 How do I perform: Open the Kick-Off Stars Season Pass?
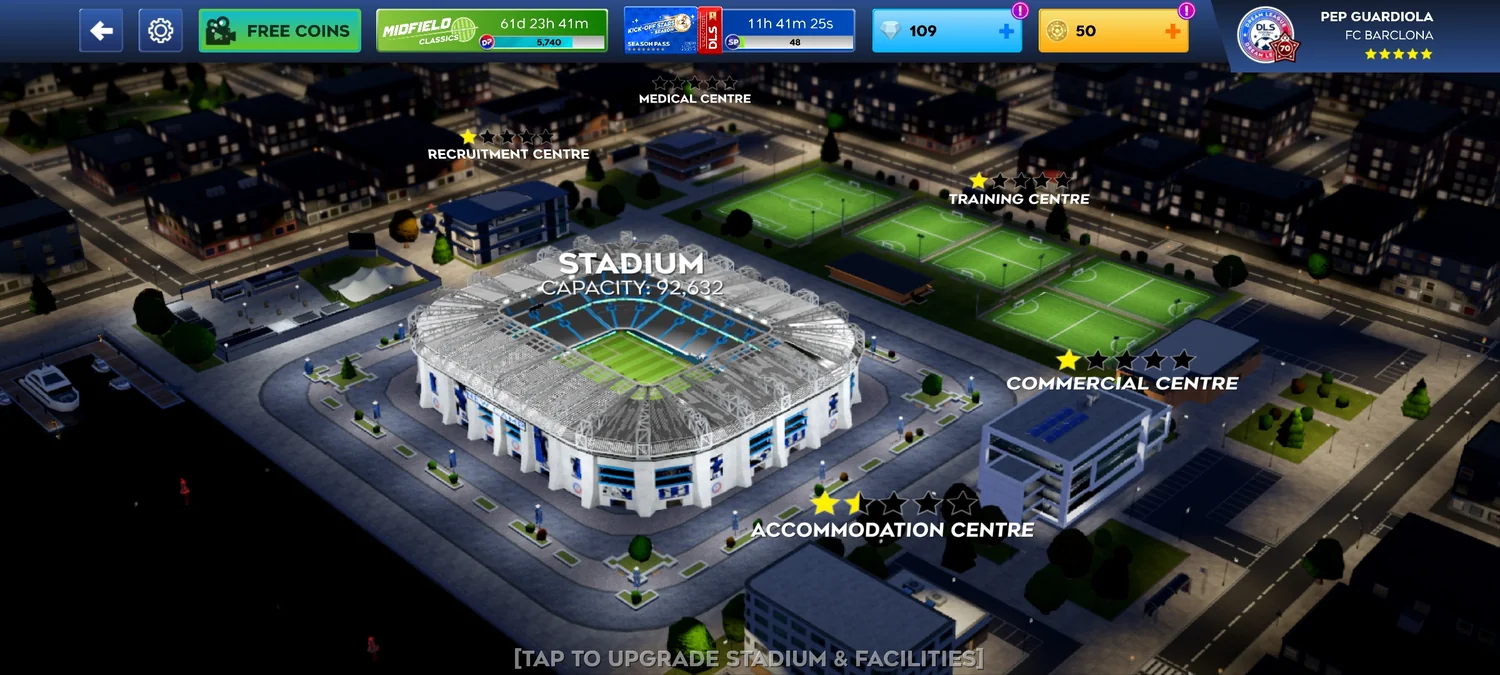pyautogui.click(x=738, y=31)
